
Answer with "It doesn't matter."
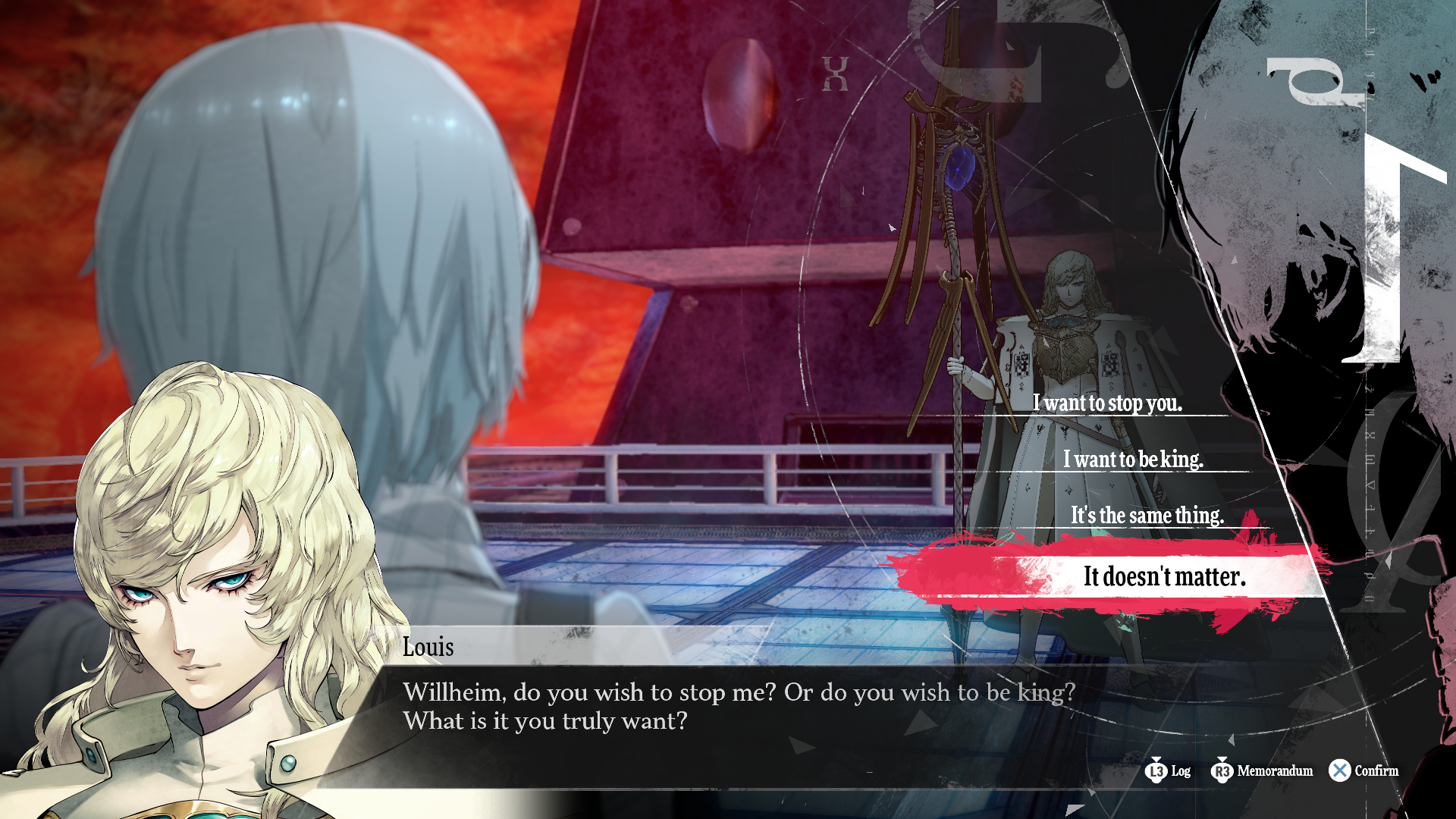tap(1164, 576)
